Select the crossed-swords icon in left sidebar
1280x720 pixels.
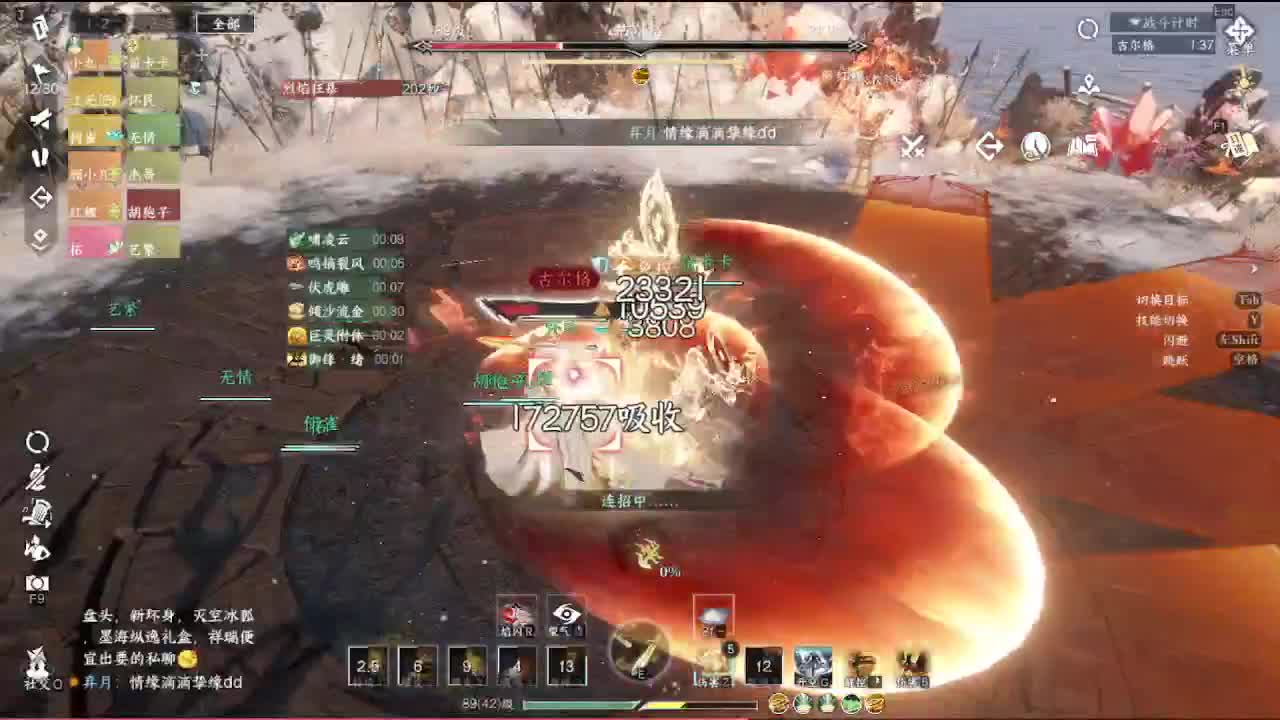point(43,119)
